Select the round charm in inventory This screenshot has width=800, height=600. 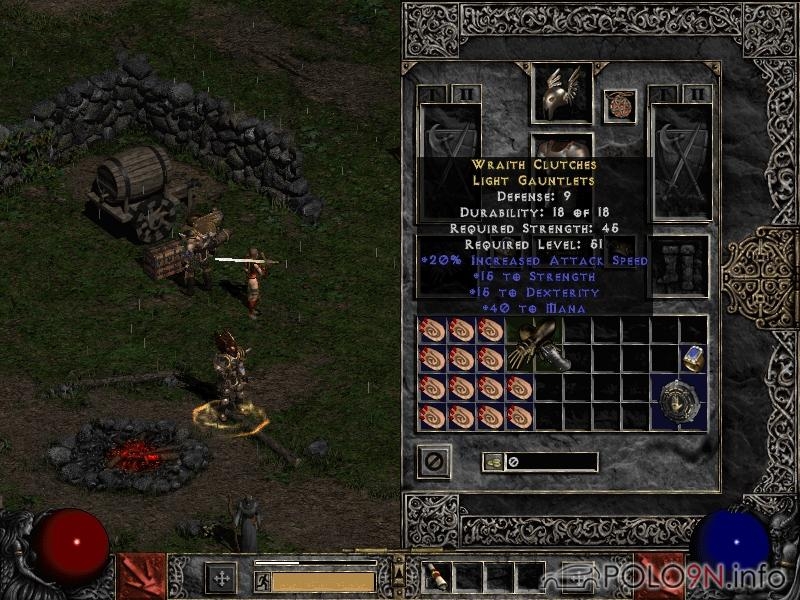[679, 402]
